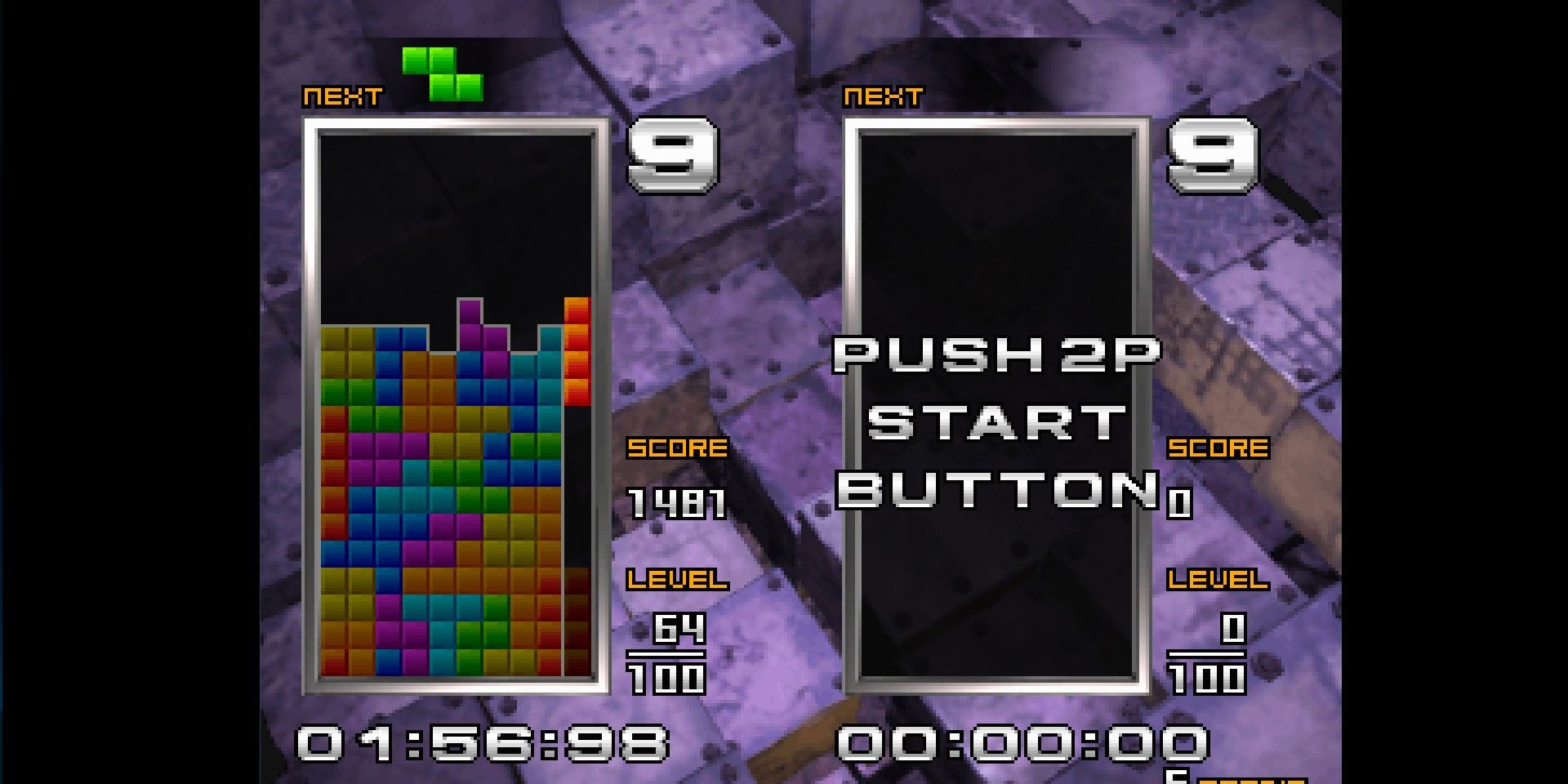Select the level number 9 beside player two

click(1213, 159)
